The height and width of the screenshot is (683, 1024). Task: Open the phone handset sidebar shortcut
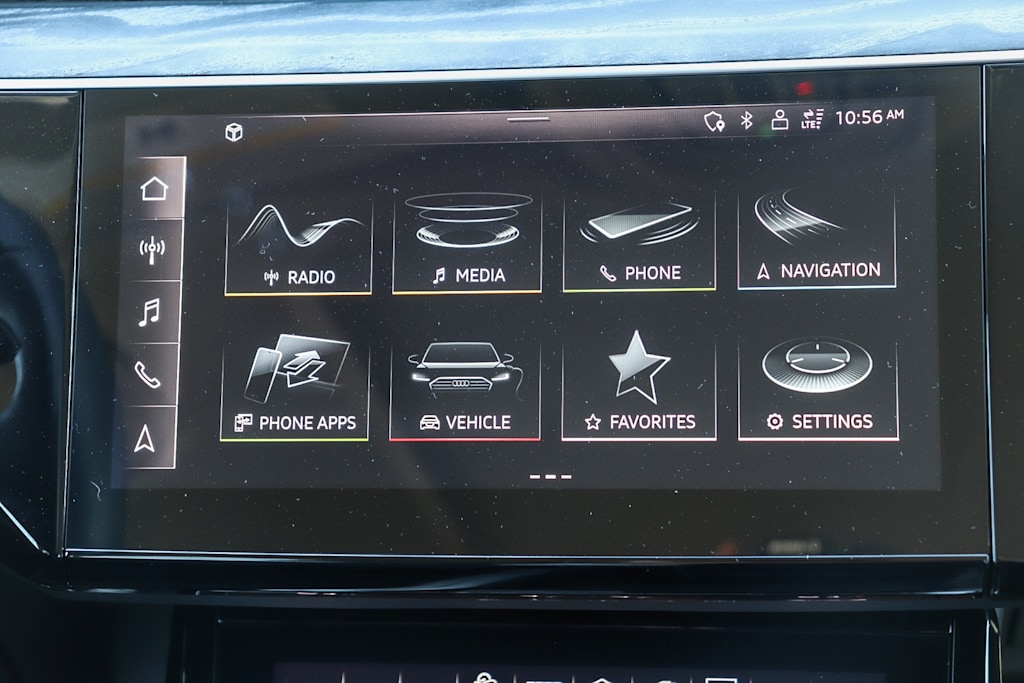point(147,375)
